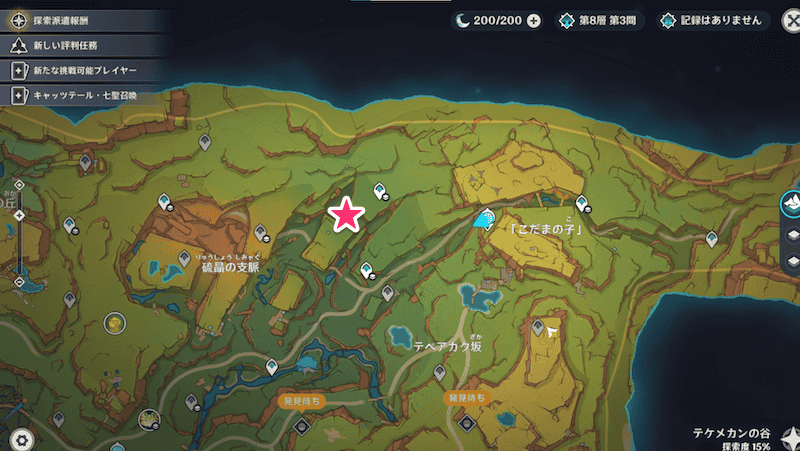The width and height of the screenshot is (800, 451).
Task: Click the pink star map marker
Action: pos(346,213)
